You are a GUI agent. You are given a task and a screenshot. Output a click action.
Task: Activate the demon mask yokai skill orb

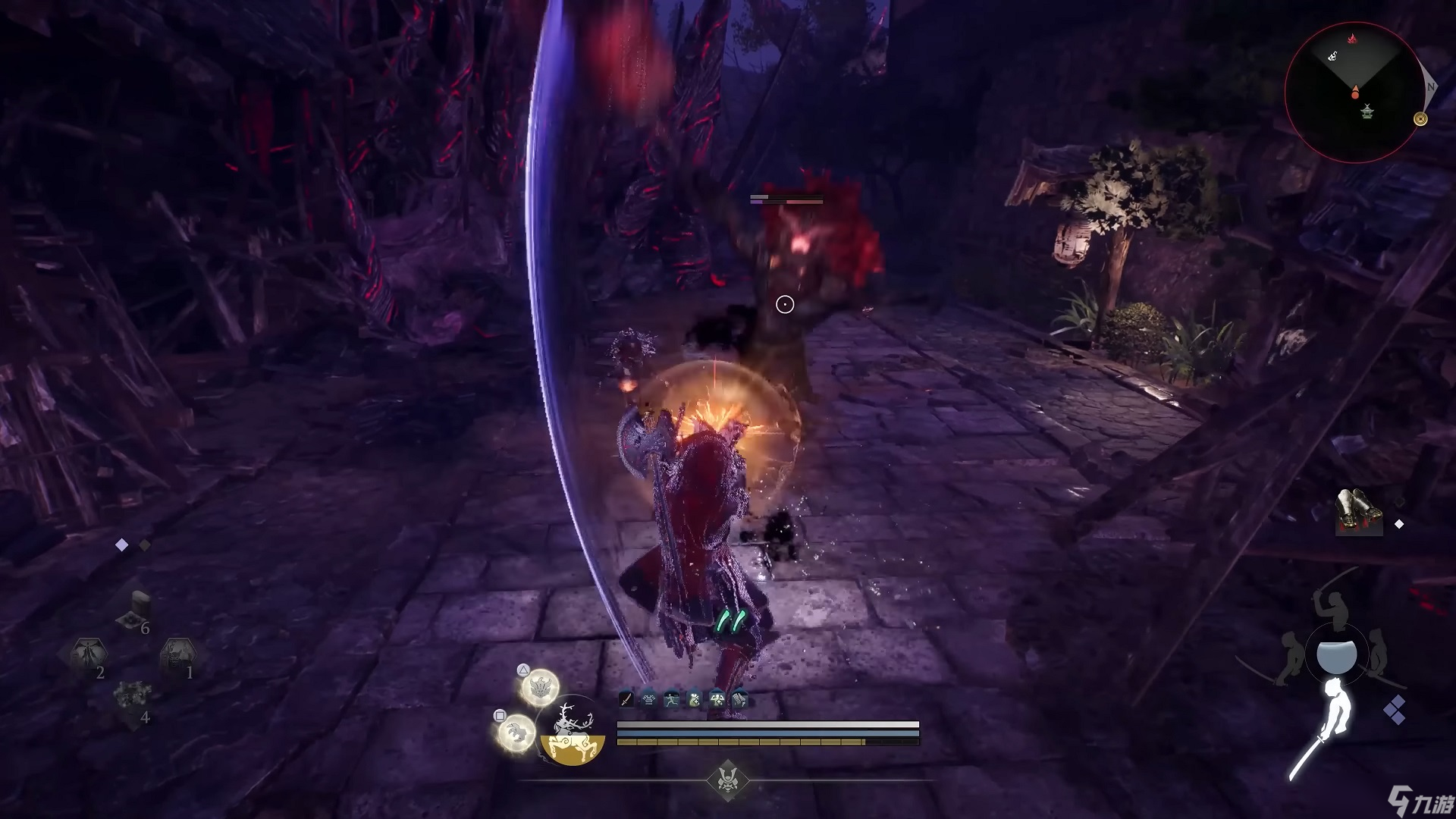[540, 687]
